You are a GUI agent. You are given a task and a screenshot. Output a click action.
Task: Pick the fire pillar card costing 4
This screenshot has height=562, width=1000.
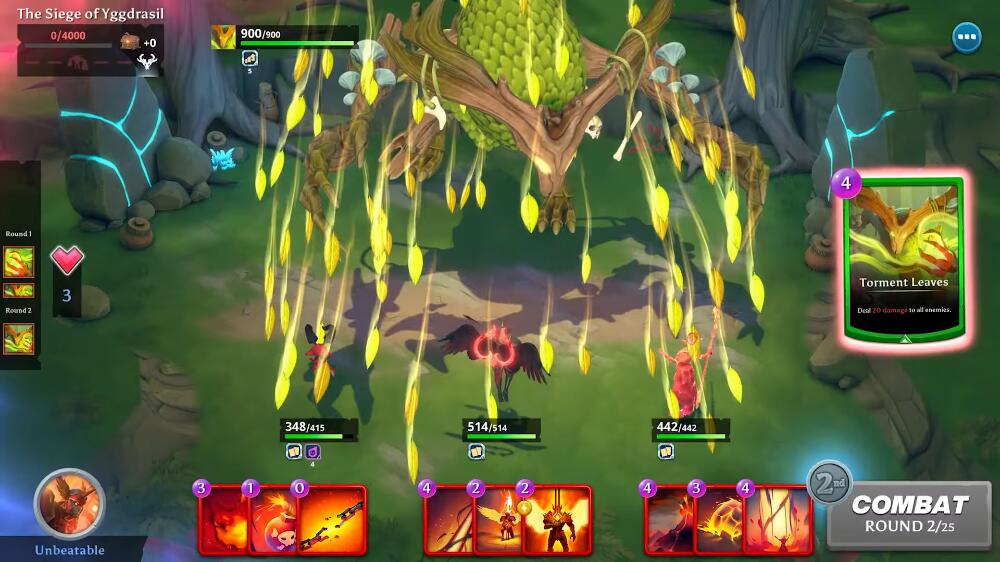coord(776,519)
